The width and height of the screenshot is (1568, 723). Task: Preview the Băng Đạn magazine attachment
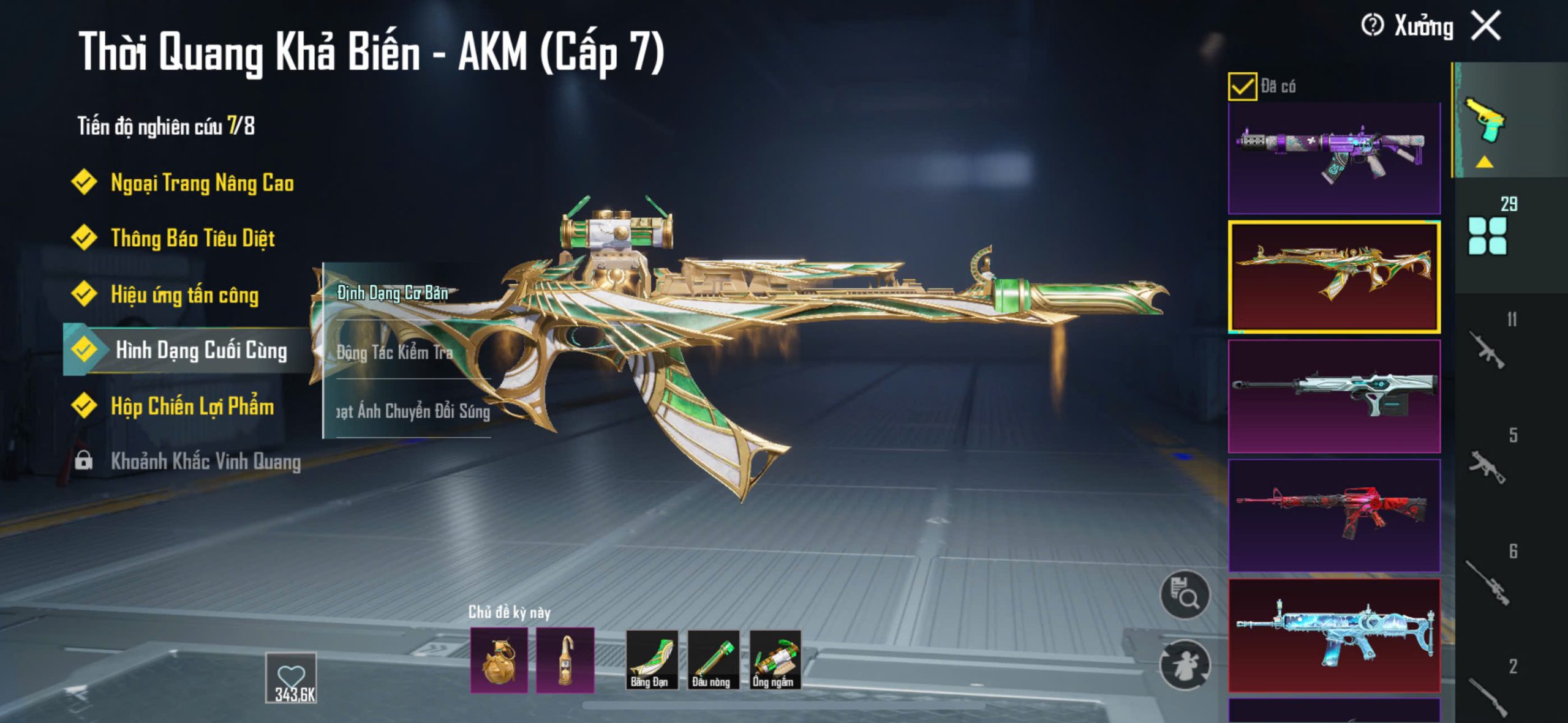(x=651, y=659)
